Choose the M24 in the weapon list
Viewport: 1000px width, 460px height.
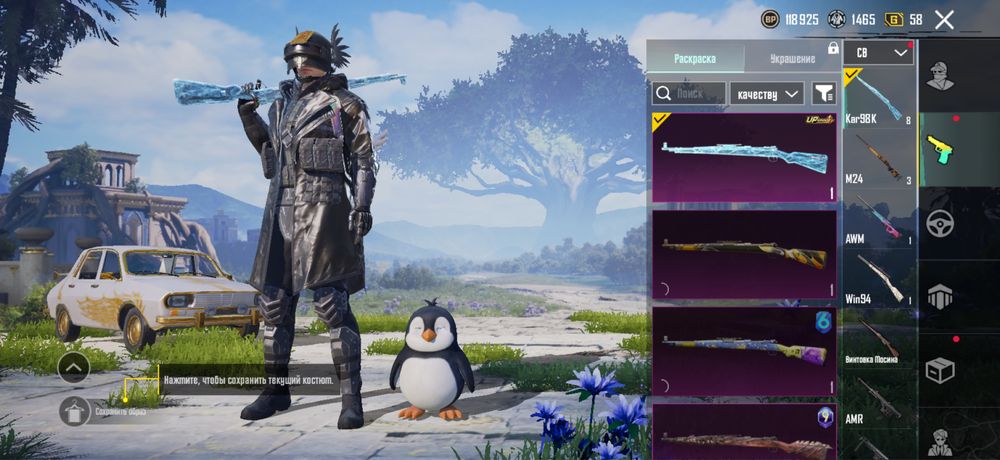tap(878, 158)
